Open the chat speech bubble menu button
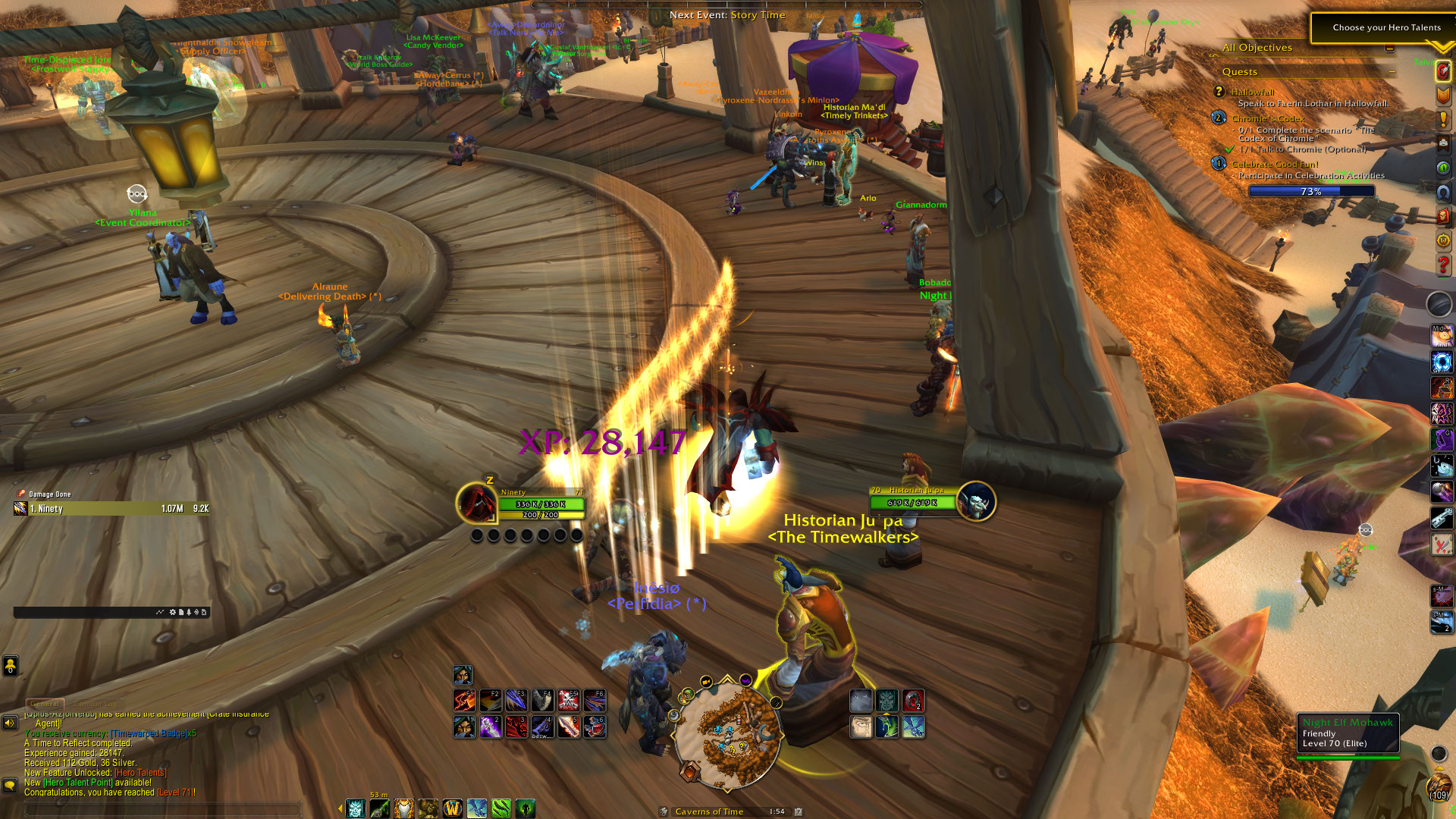The height and width of the screenshot is (819, 1456). [x=10, y=784]
